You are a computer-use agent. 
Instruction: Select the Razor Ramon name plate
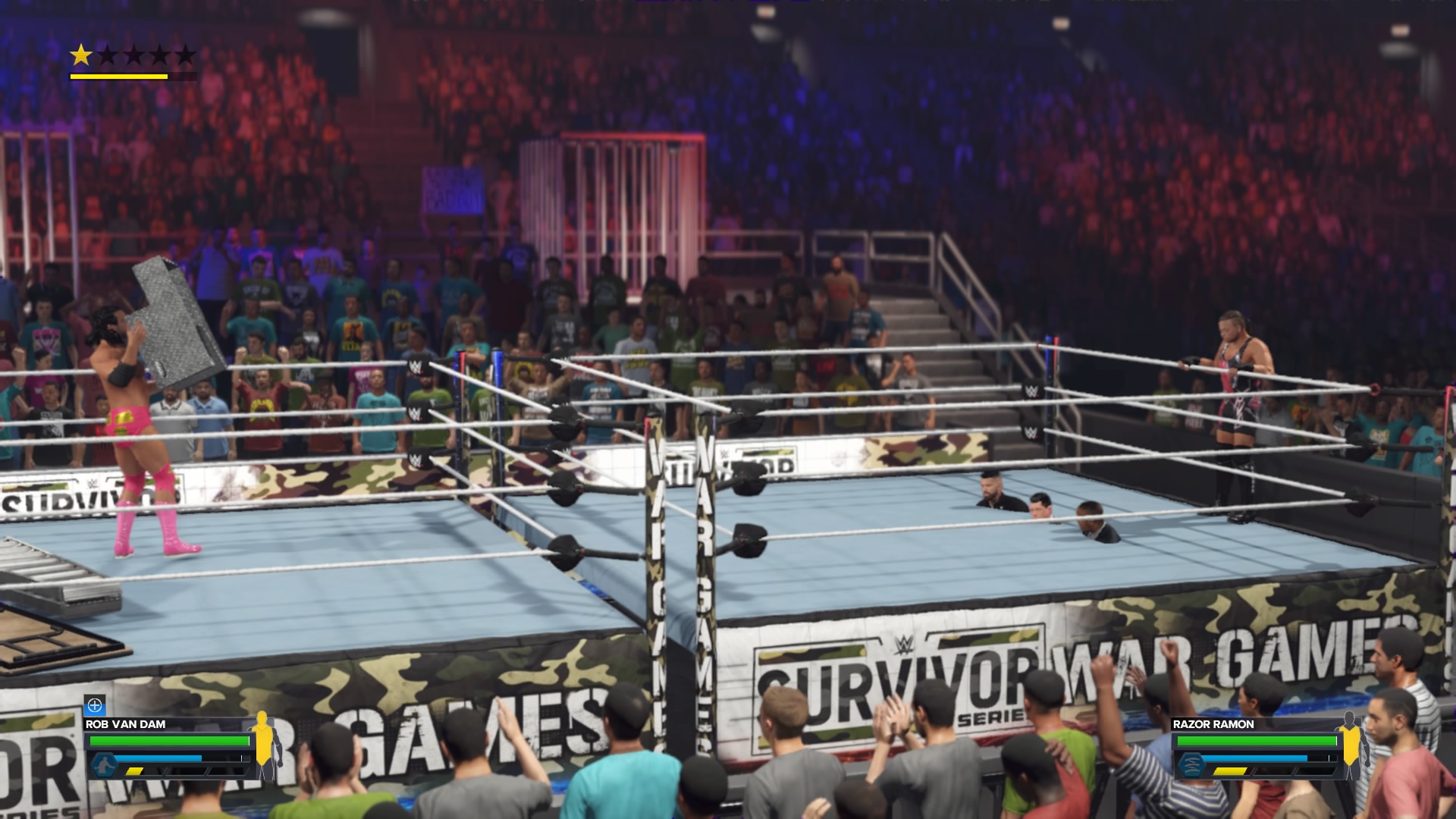point(1213,724)
